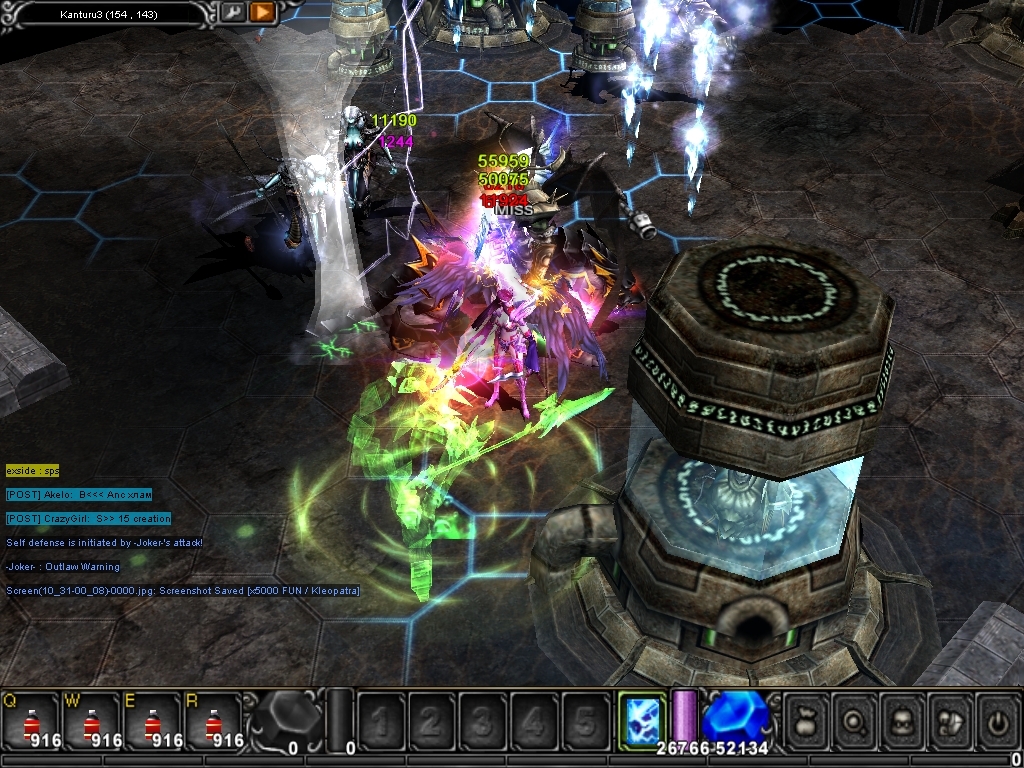Open the wrench settings button
The width and height of the screenshot is (1024, 768).
pos(232,12)
